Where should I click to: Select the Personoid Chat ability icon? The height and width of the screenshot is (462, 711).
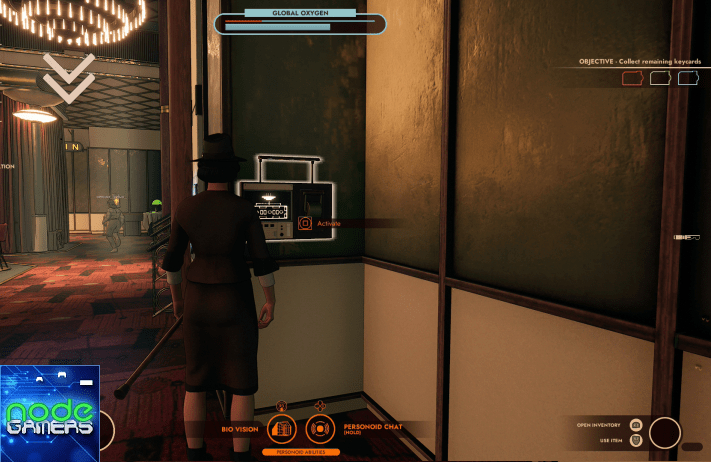[320, 429]
